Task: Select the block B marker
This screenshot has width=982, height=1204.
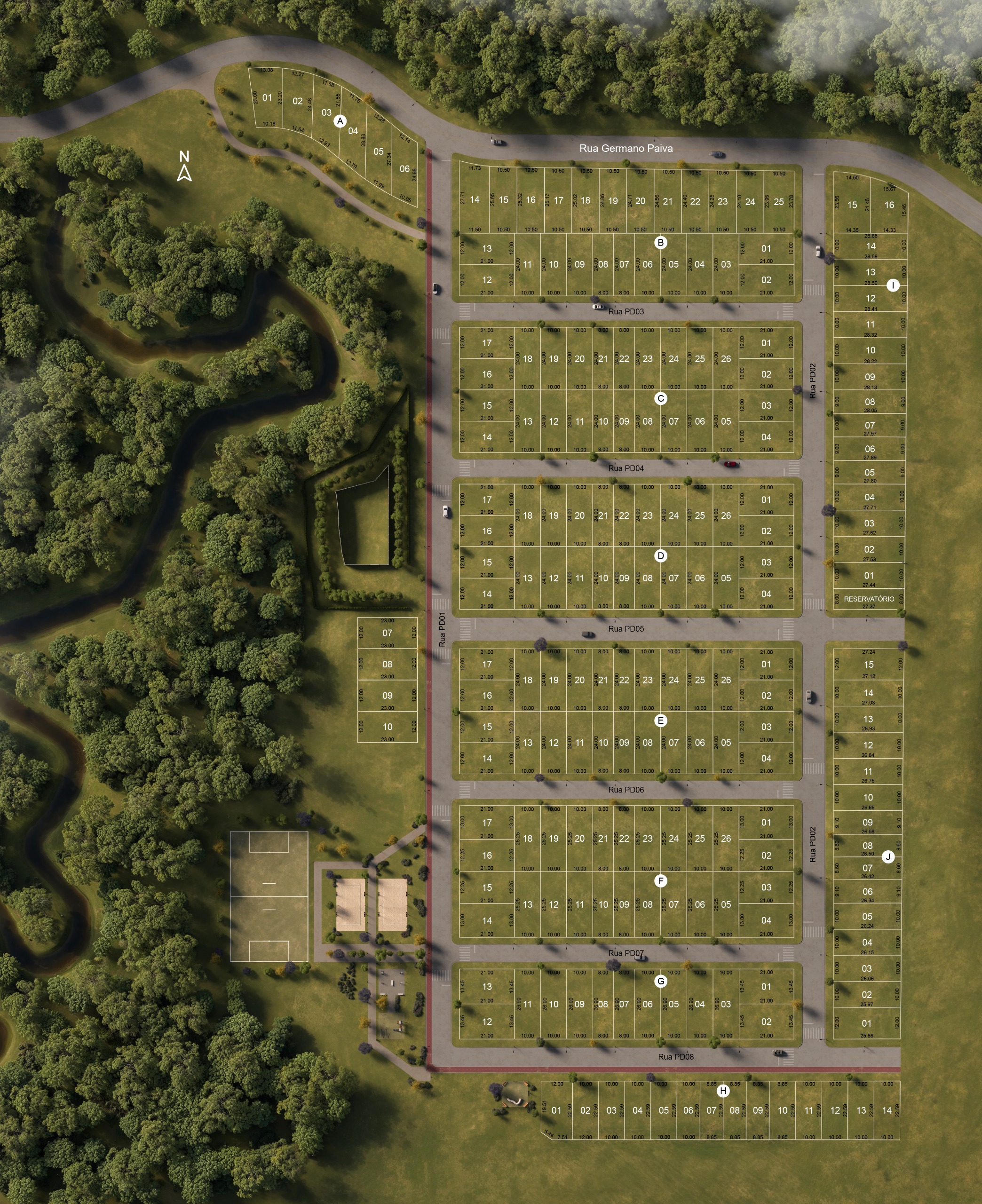Action: click(660, 243)
